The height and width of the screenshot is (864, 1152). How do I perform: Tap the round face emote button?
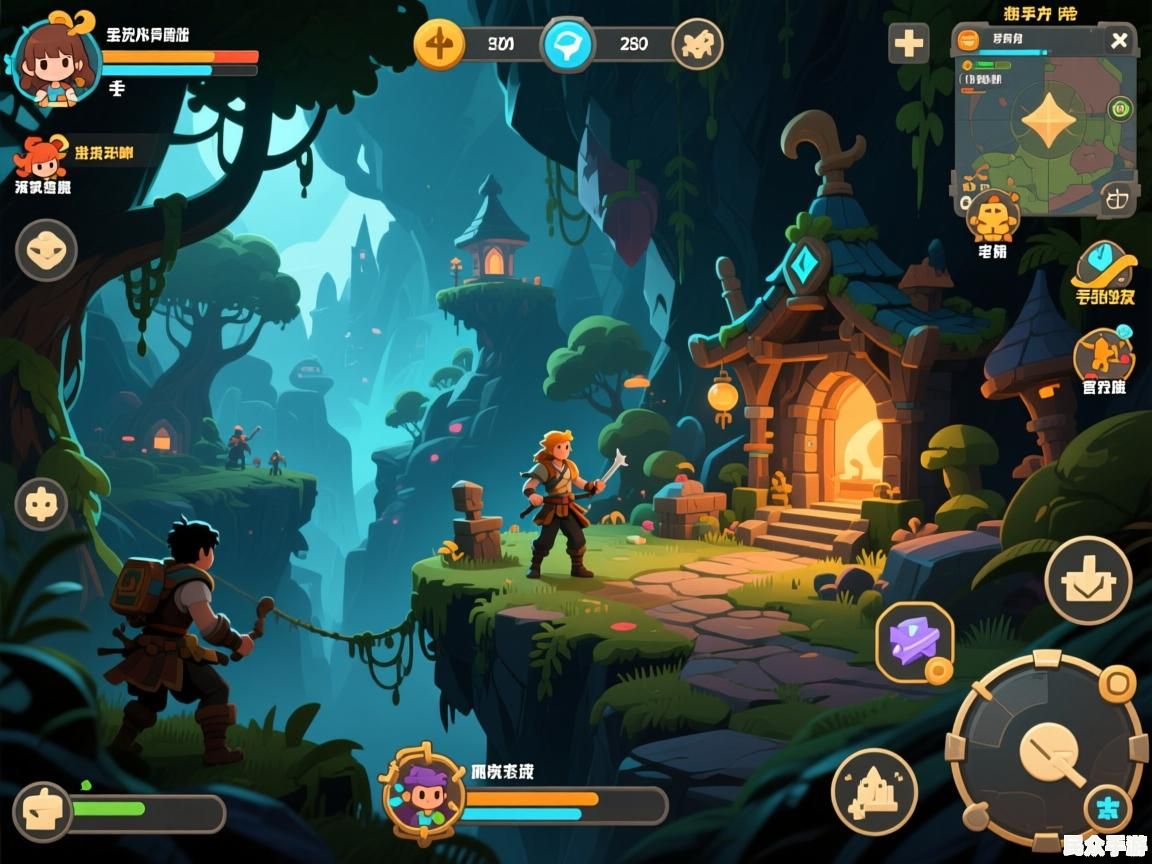coord(46,249)
